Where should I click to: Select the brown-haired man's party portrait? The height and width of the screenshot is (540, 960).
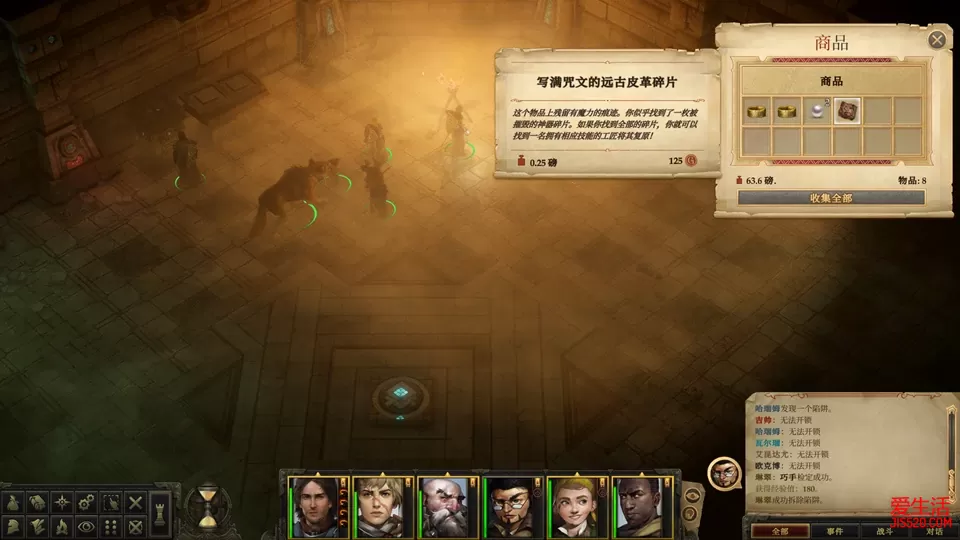click(x=311, y=505)
